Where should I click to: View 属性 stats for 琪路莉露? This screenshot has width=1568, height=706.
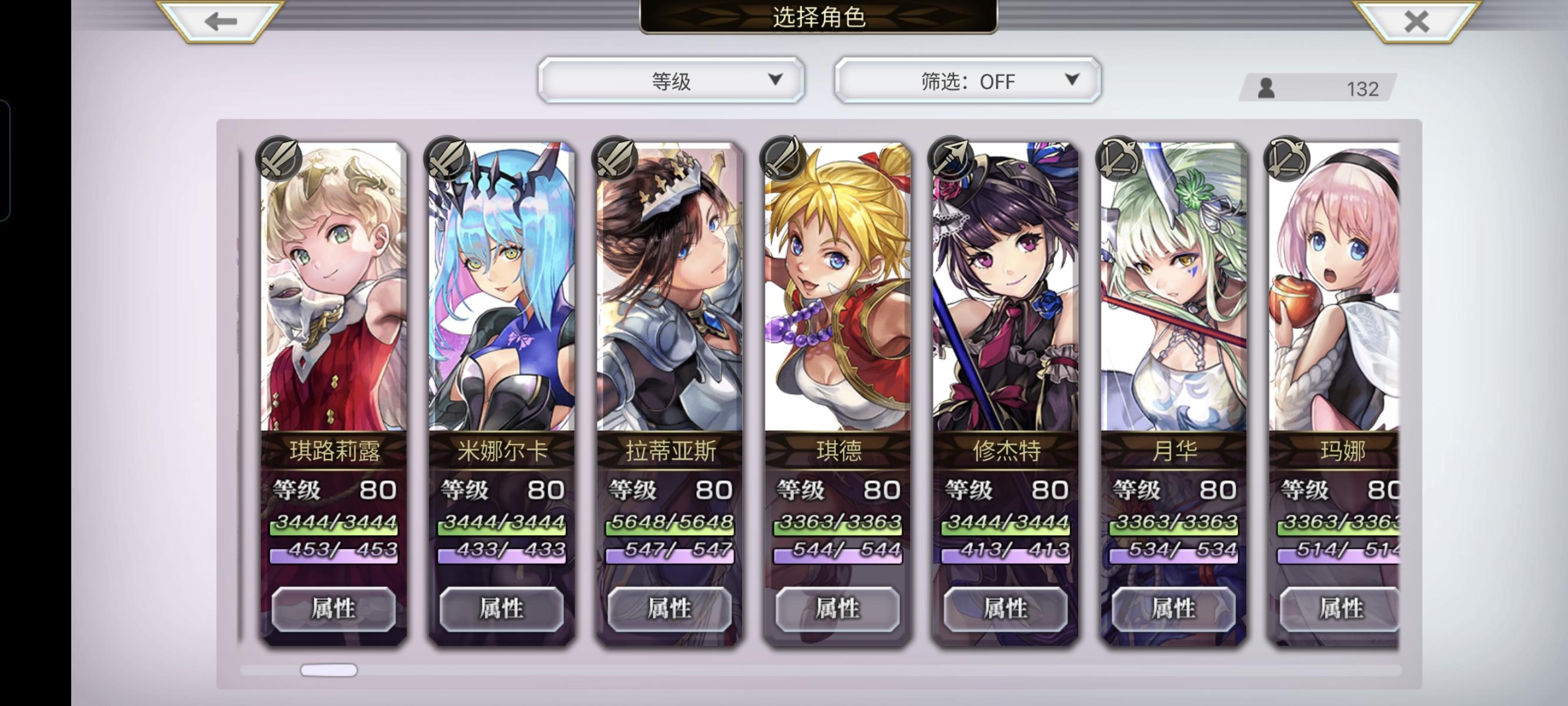click(334, 608)
